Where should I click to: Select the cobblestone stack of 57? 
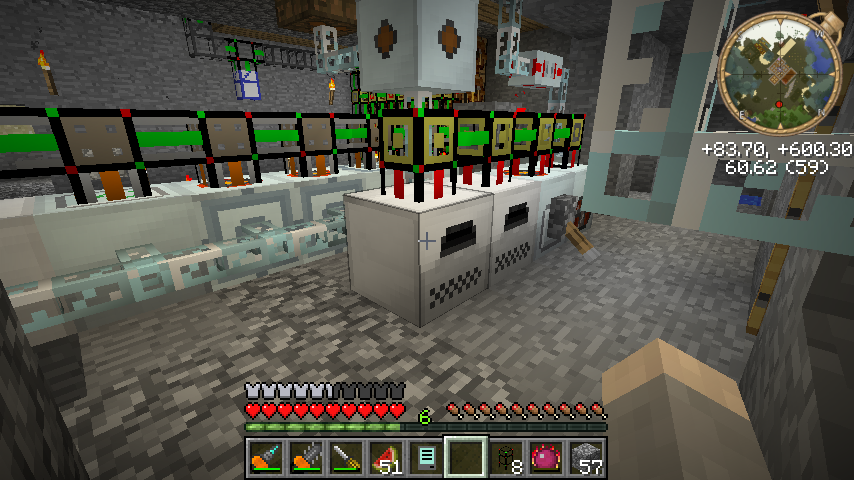point(585,458)
